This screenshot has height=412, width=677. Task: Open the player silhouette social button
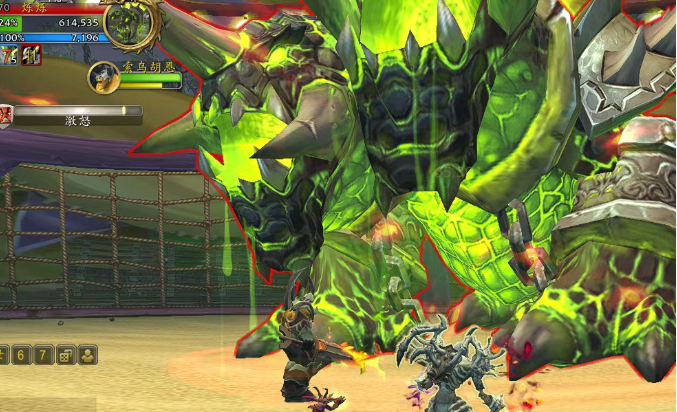pyautogui.click(x=88, y=355)
